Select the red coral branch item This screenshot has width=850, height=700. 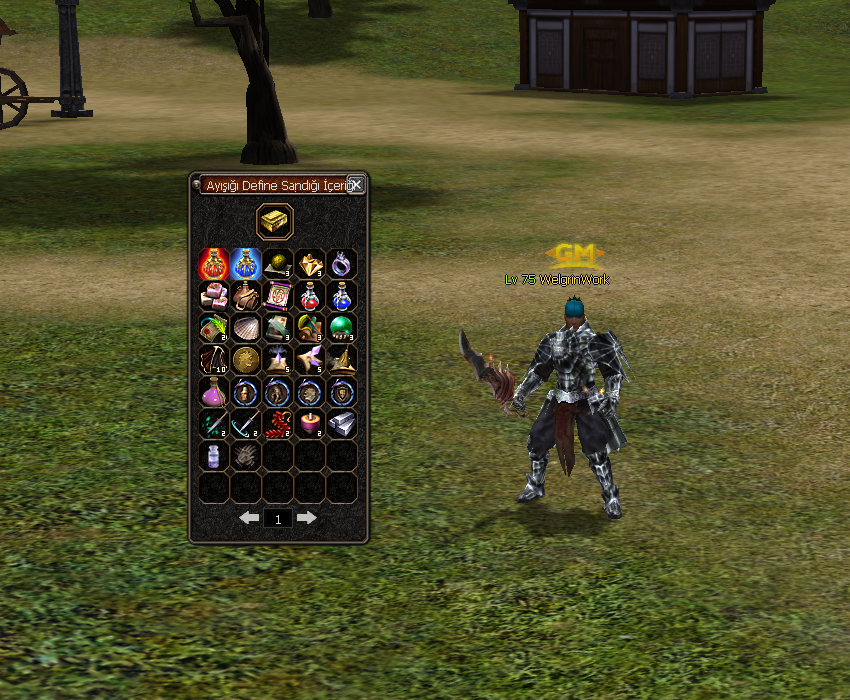point(278,424)
